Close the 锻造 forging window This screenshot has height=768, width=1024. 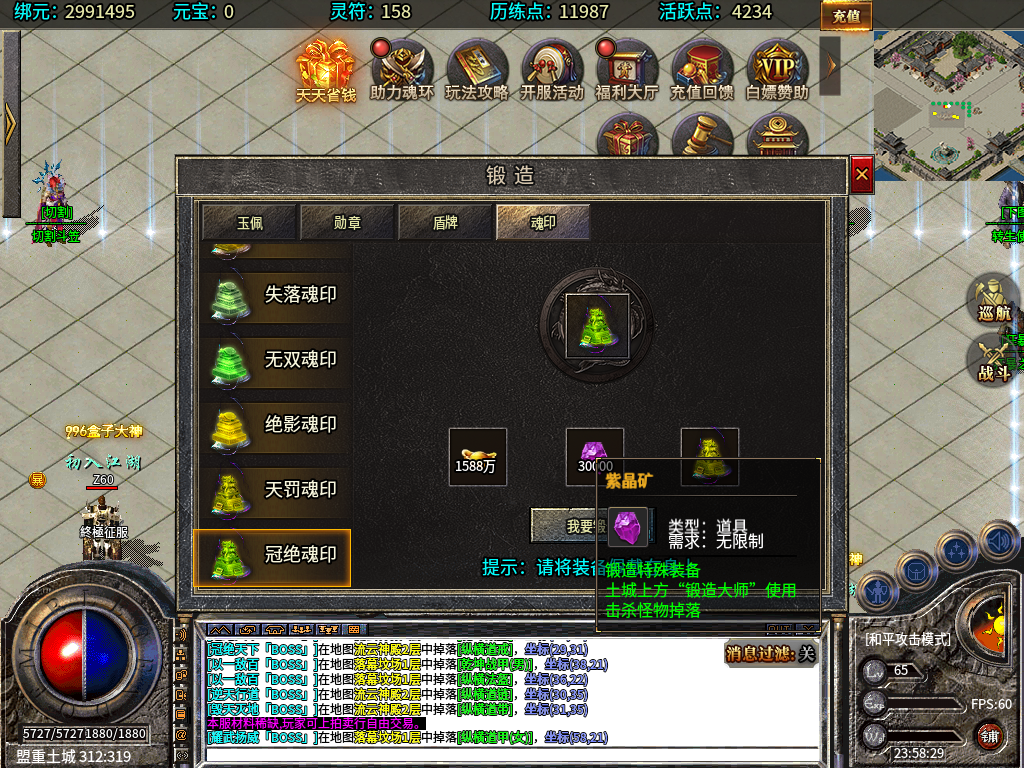(x=862, y=175)
